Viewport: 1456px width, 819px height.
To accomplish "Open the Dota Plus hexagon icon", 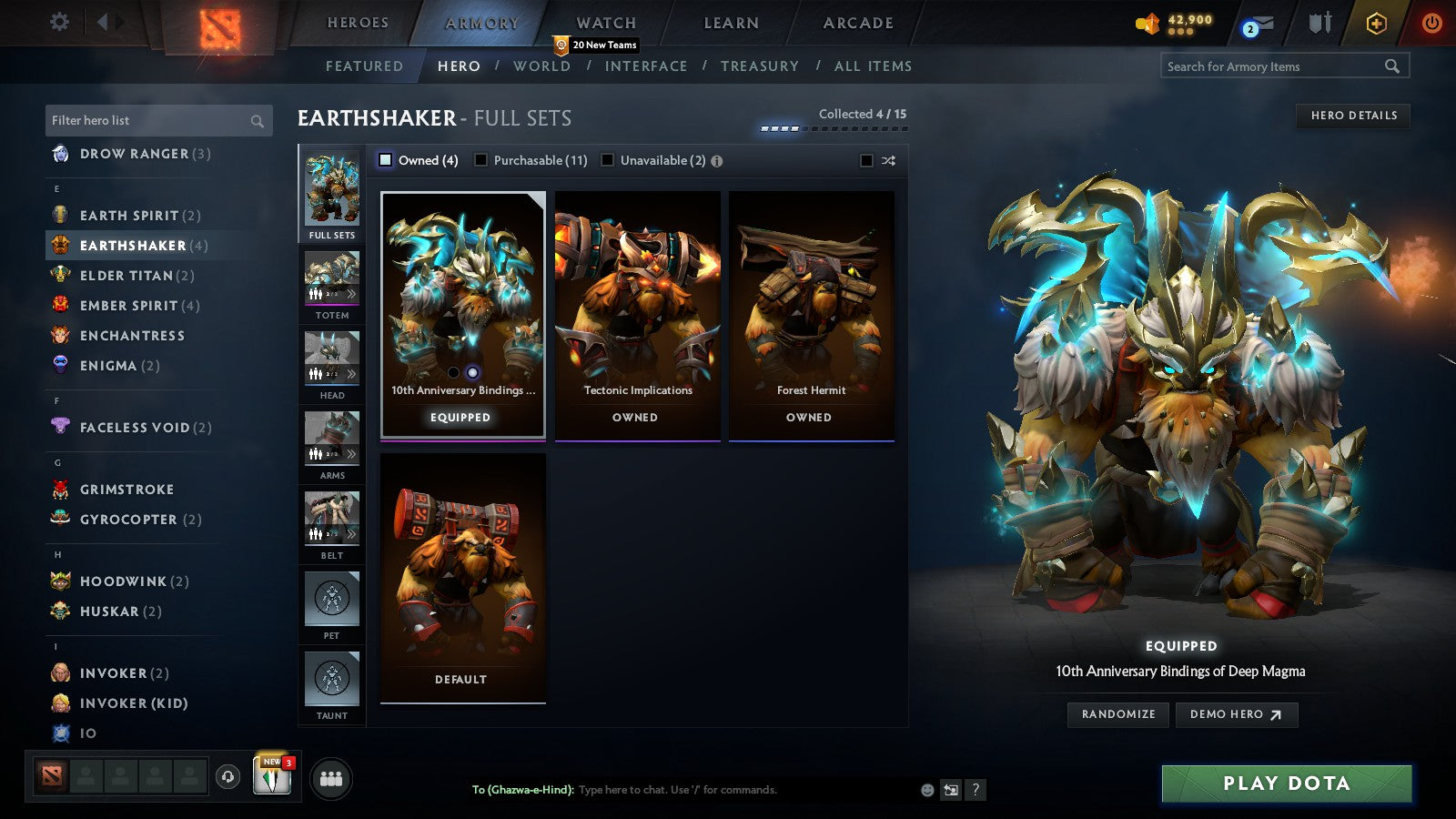I will (1374, 24).
